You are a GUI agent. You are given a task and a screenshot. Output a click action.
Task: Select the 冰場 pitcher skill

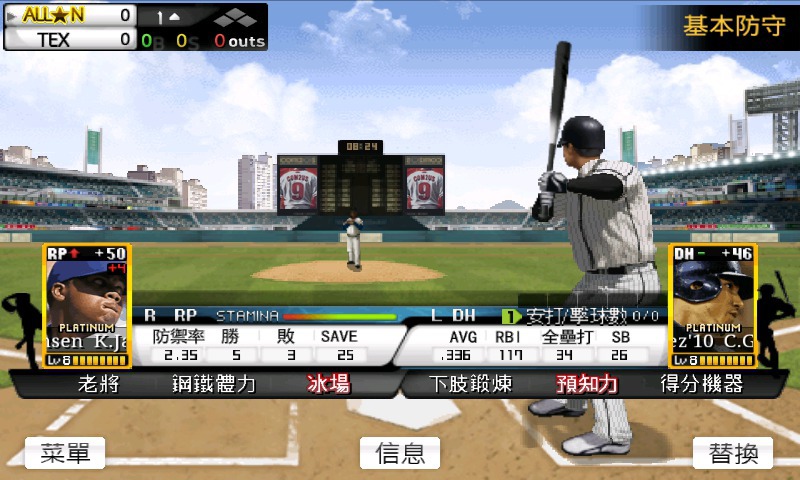[328, 383]
